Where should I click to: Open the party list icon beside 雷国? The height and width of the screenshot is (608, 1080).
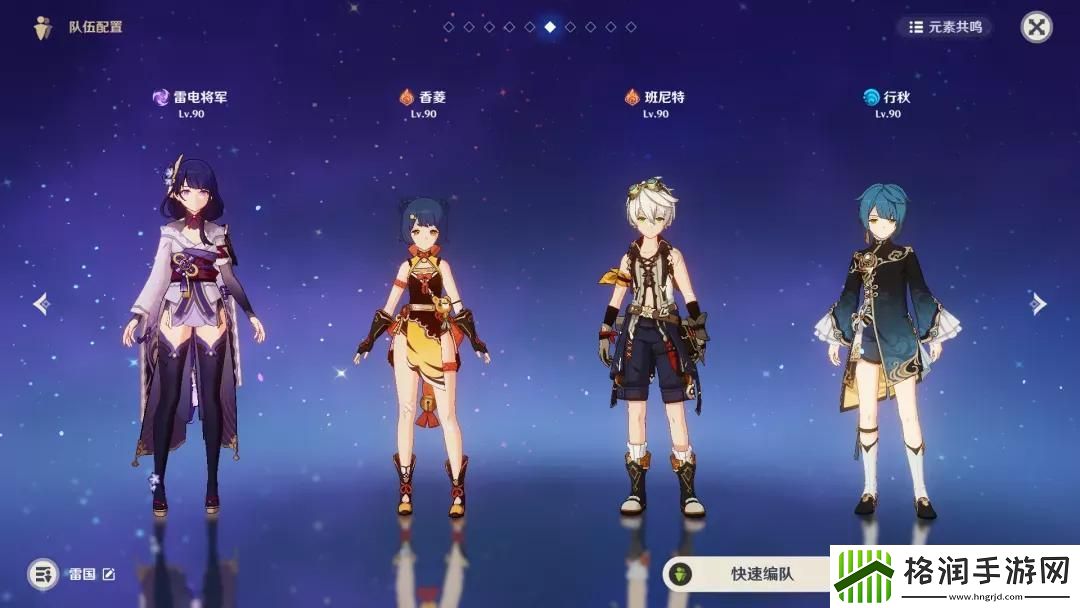(x=42, y=574)
